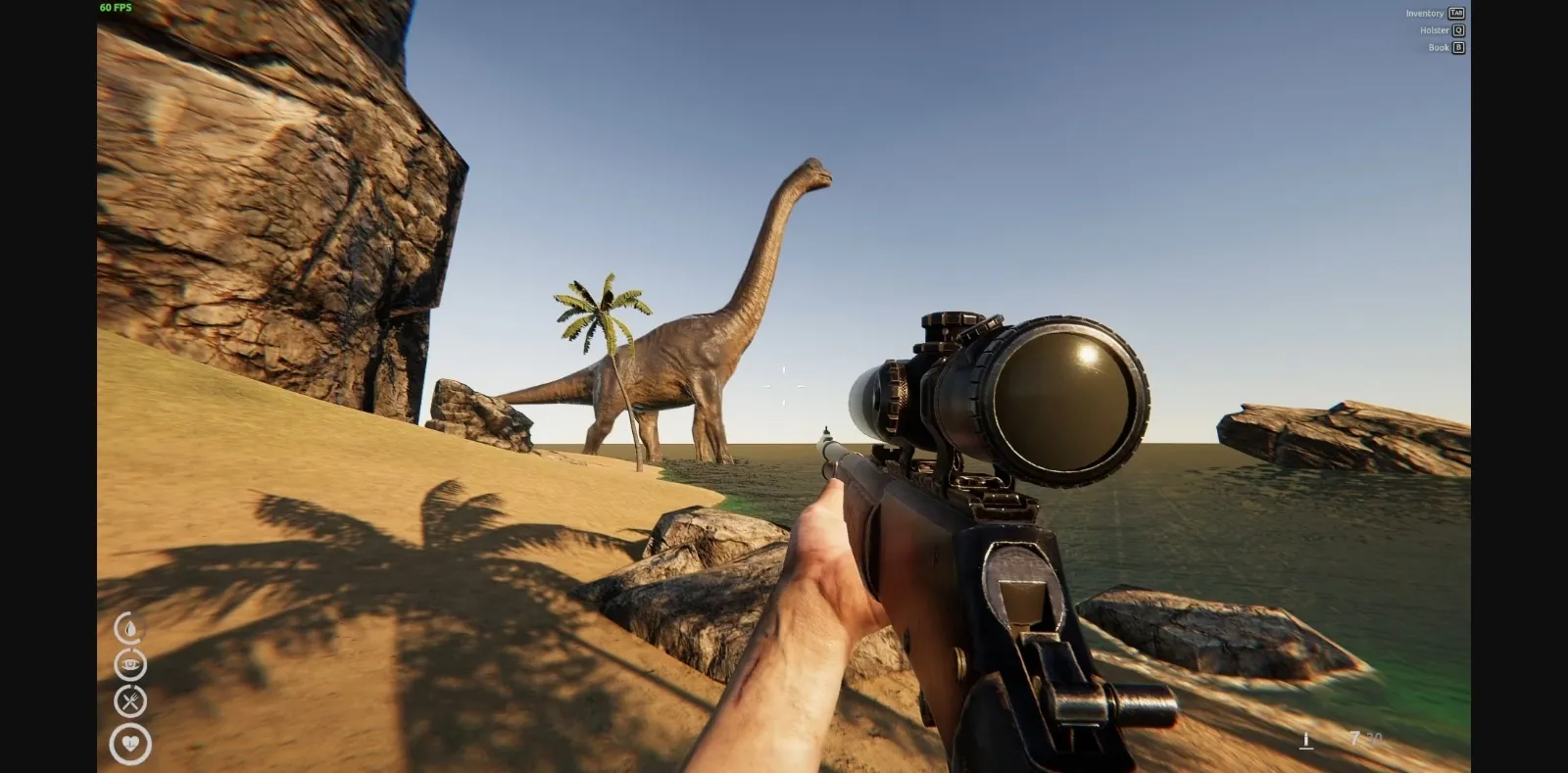
Task: Click the fork and knife hunger icon
Action: (128, 701)
